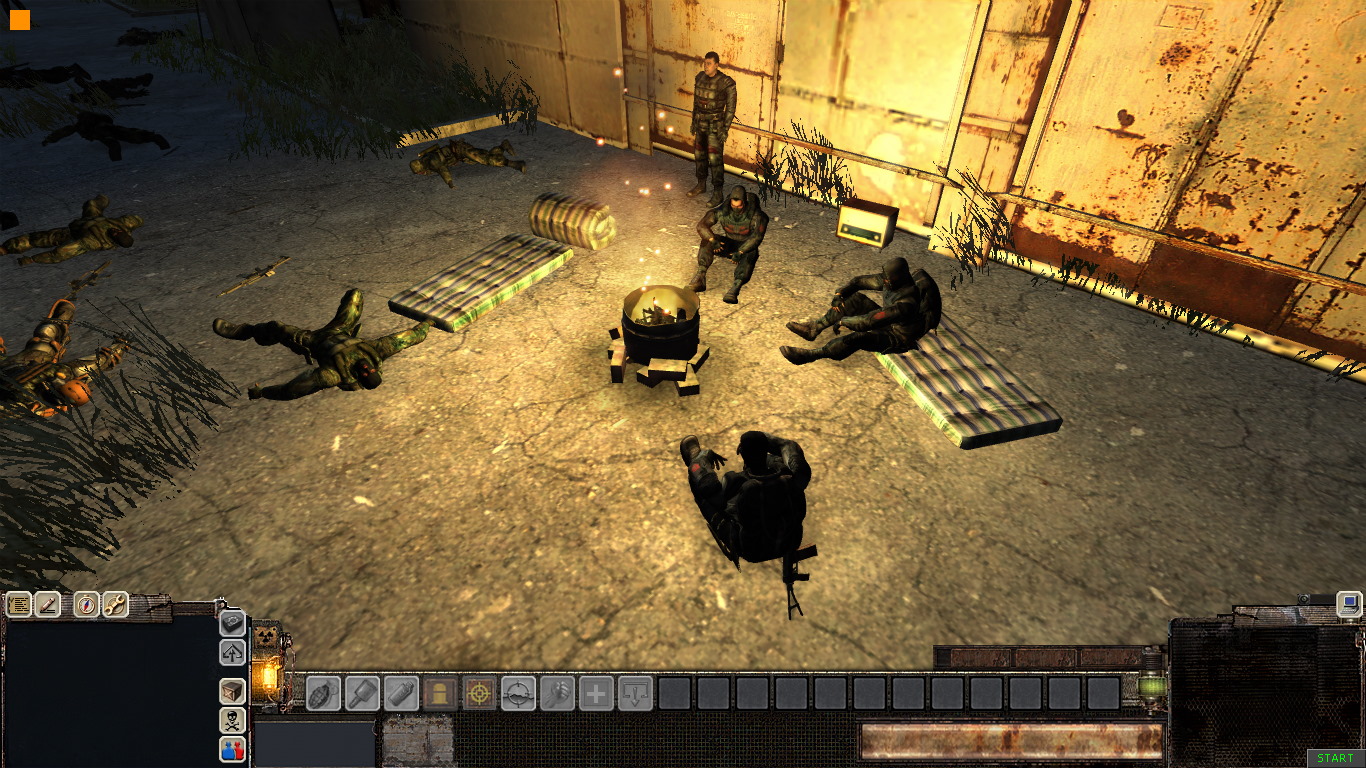Click the pencil edit icon

tap(48, 605)
